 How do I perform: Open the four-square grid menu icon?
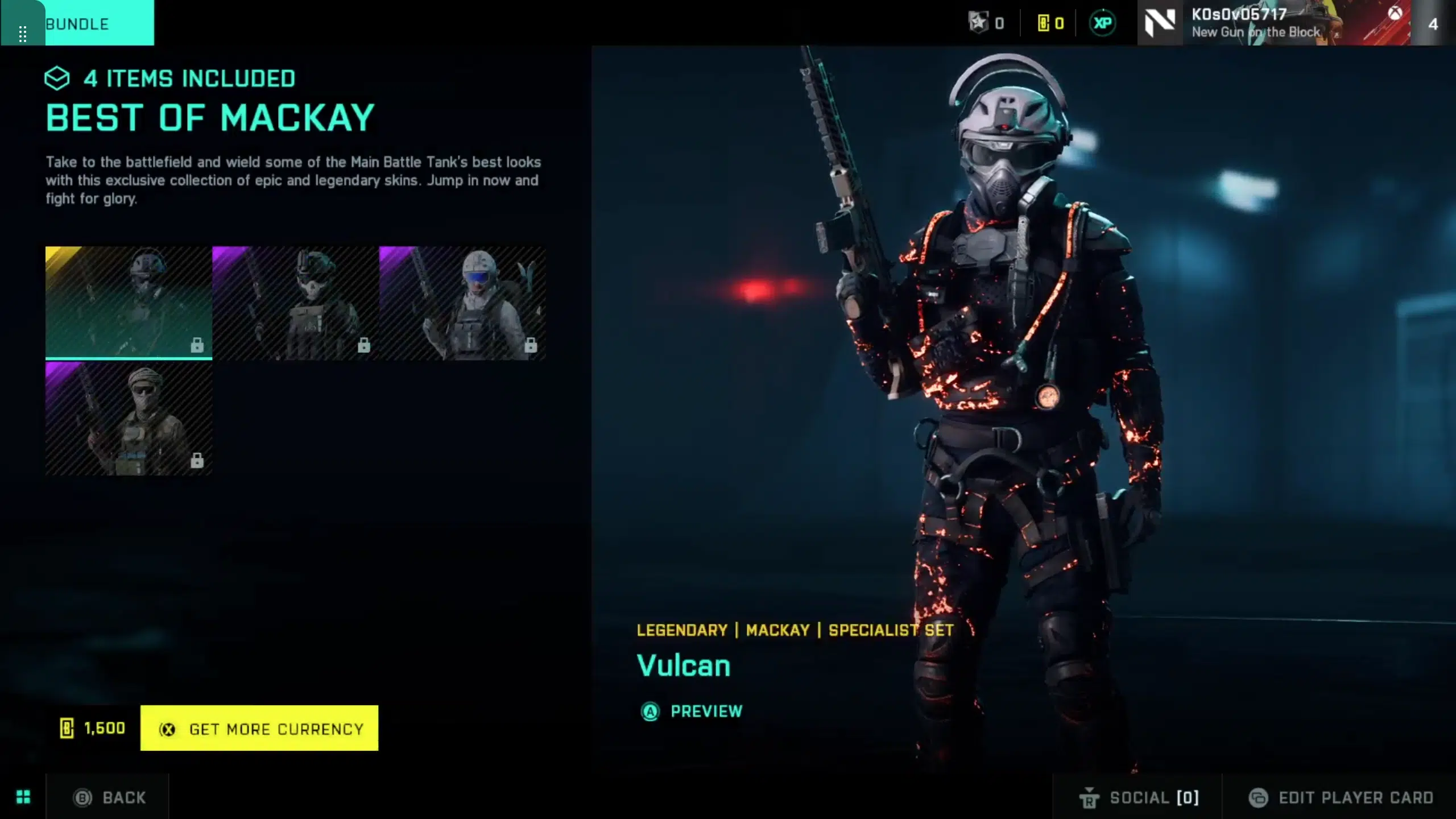[23, 797]
